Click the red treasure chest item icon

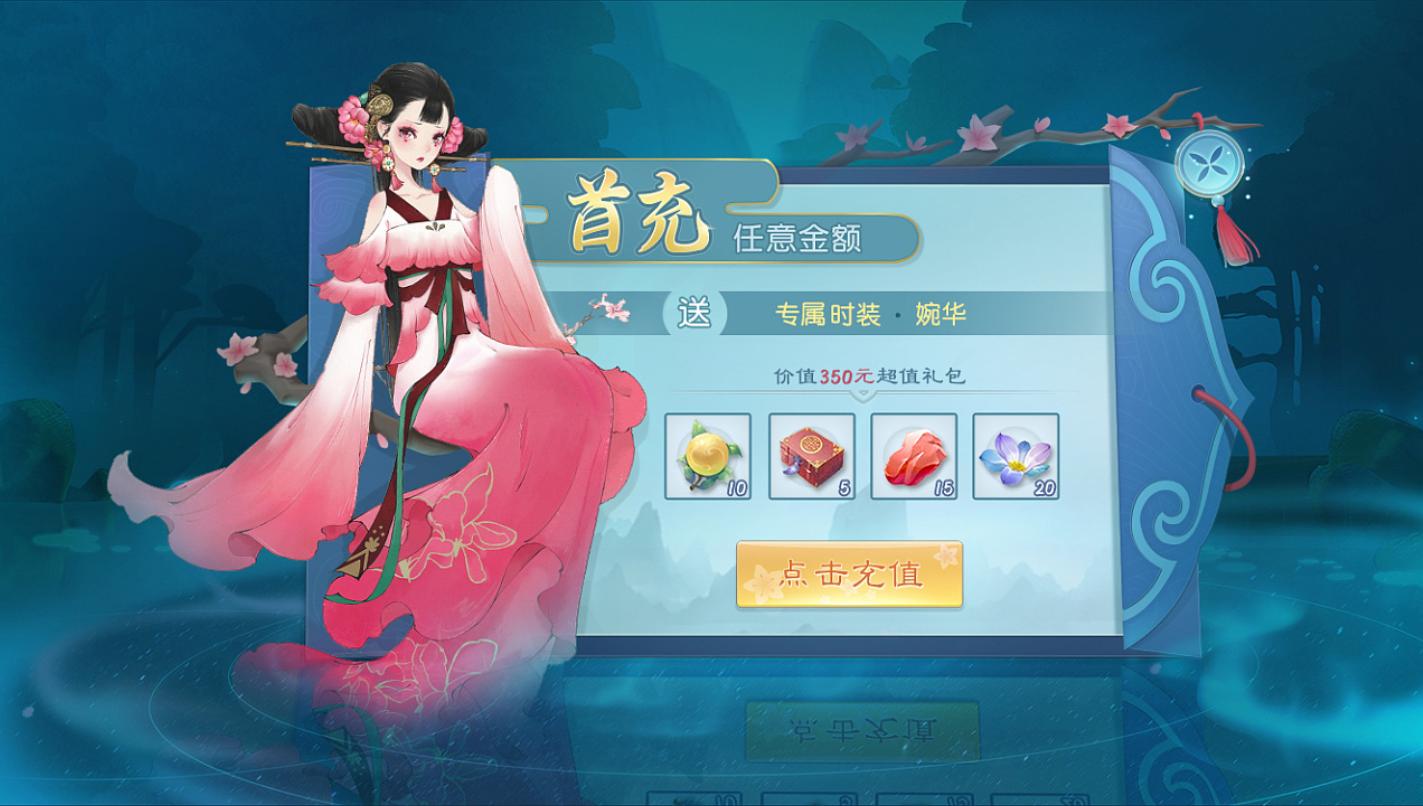pos(812,459)
